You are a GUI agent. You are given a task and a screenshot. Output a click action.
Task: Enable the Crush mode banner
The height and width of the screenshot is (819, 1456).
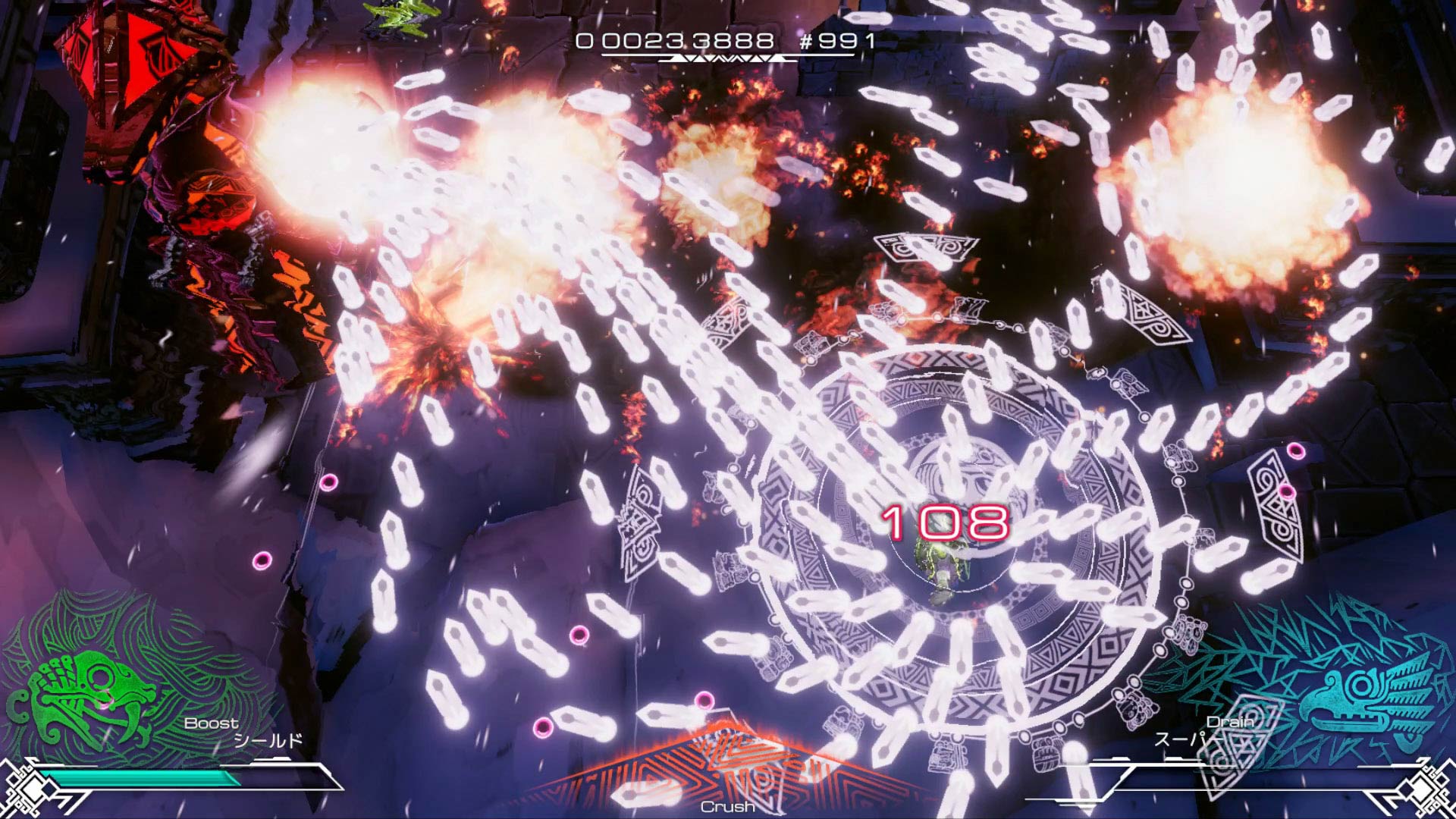tap(728, 808)
